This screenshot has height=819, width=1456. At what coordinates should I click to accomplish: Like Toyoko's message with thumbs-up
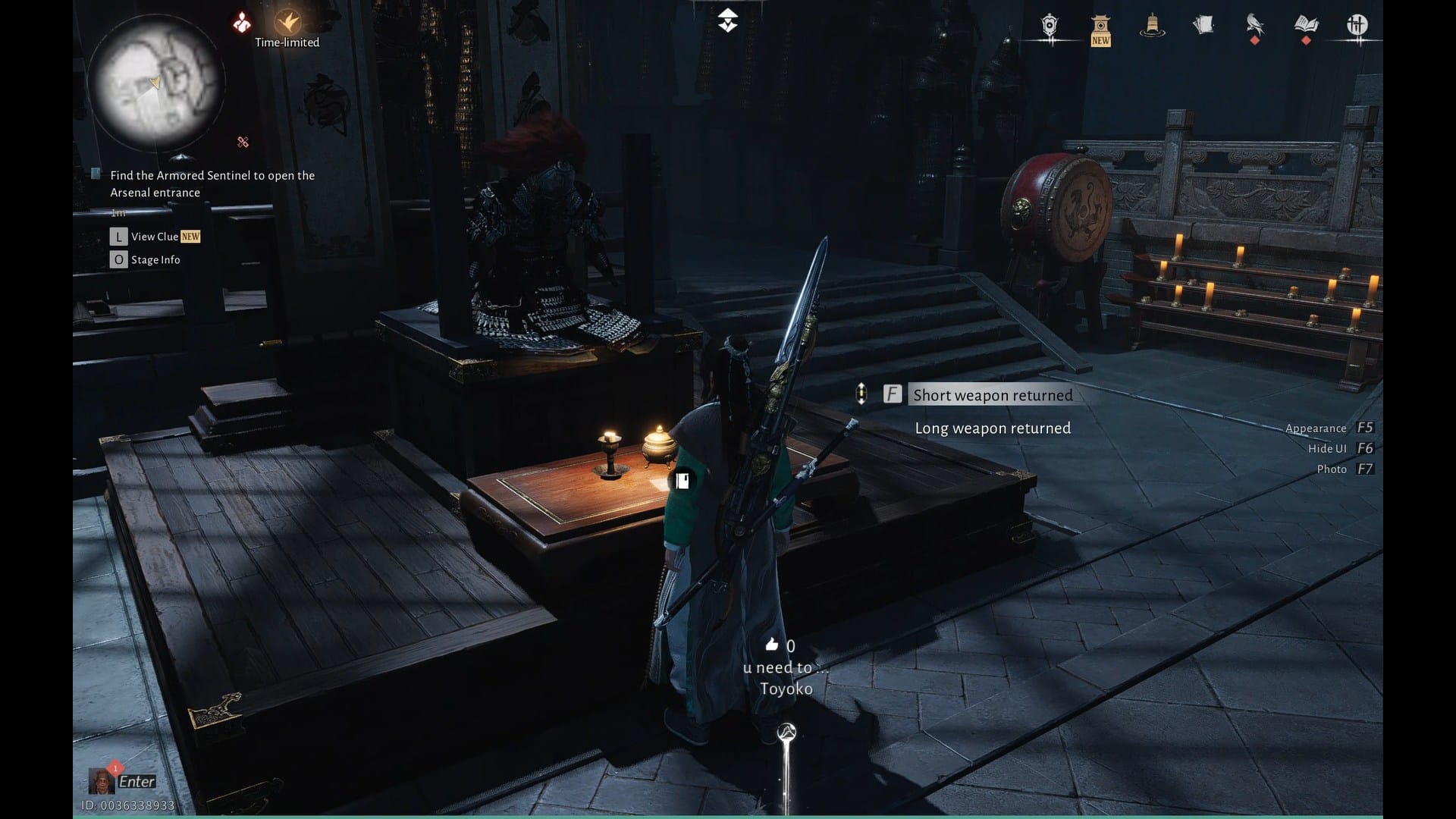[772, 645]
